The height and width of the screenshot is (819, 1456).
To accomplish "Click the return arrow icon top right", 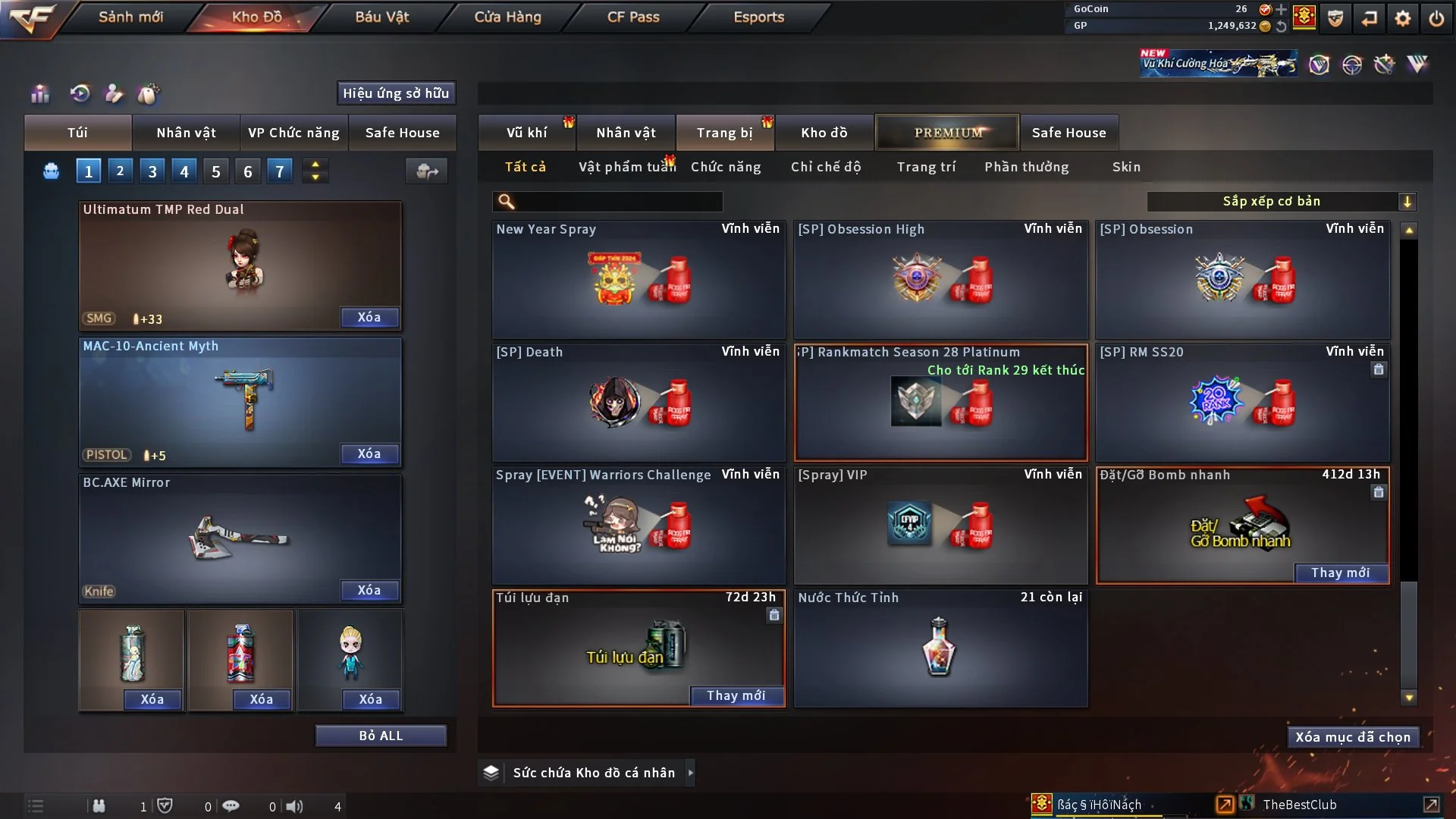I will (1370, 17).
